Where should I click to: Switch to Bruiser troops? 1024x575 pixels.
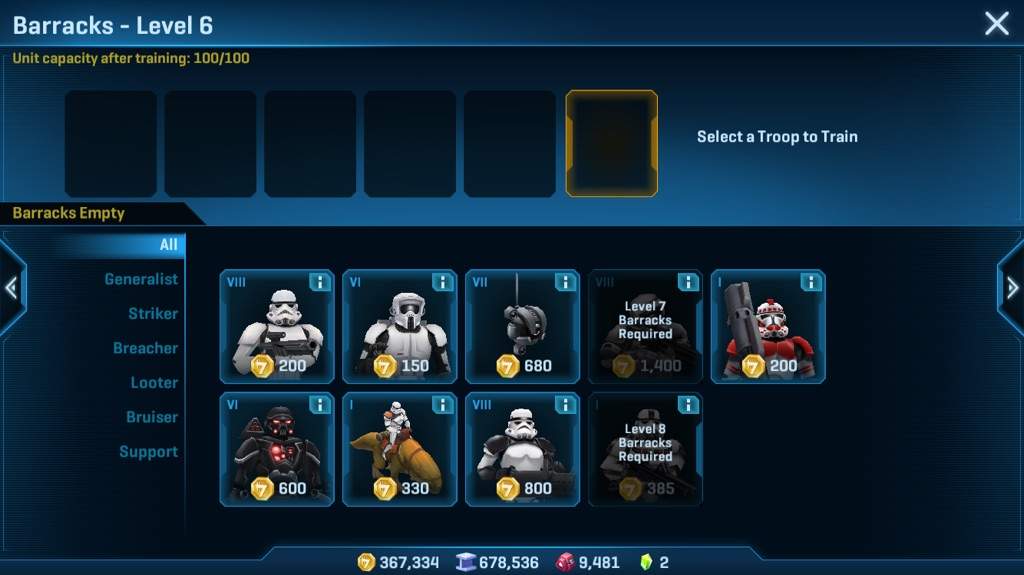[x=152, y=417]
